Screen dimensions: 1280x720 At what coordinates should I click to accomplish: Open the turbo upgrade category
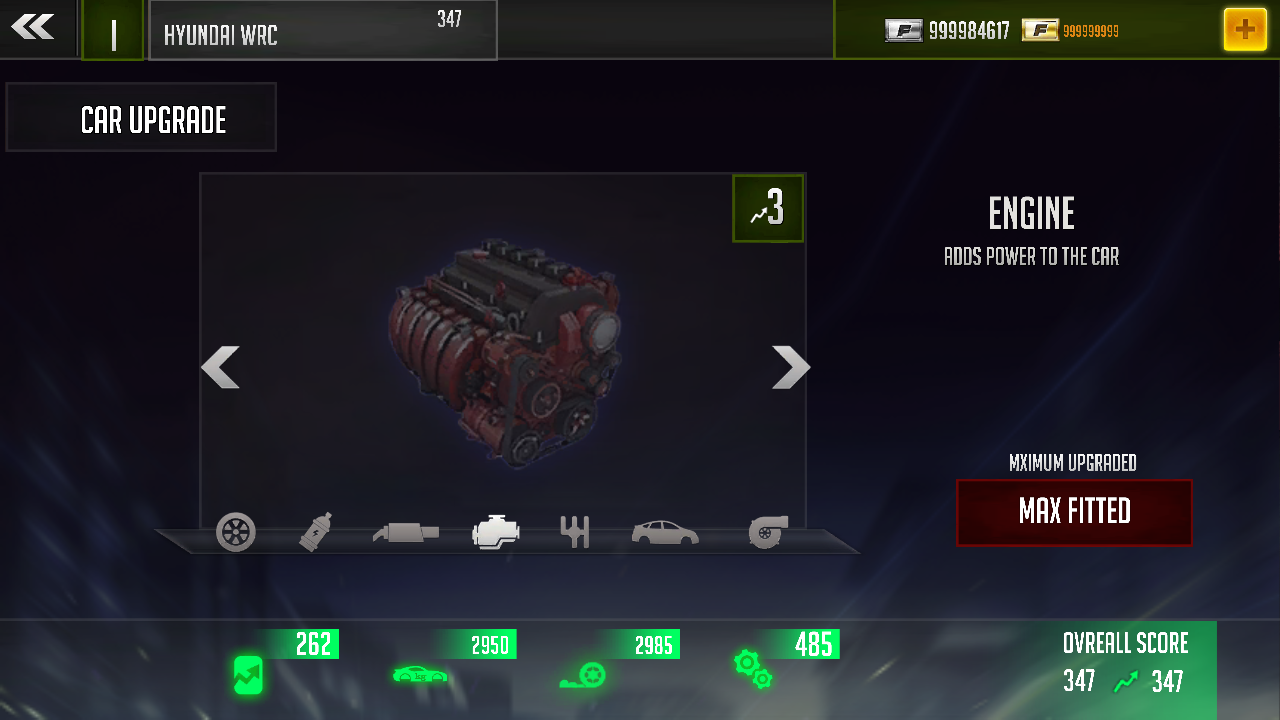tap(768, 531)
